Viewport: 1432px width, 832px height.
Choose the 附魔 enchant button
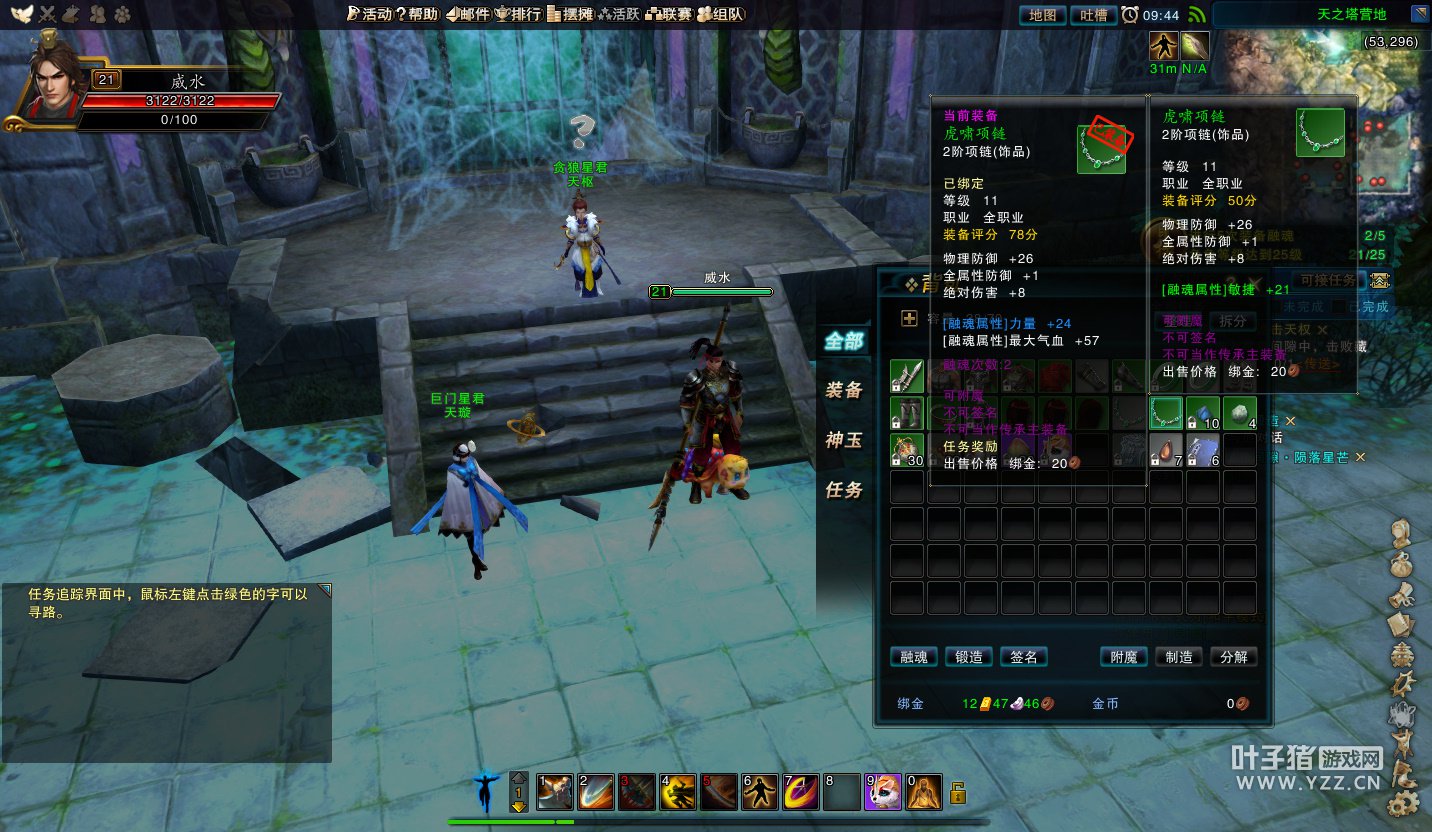(x=1124, y=657)
